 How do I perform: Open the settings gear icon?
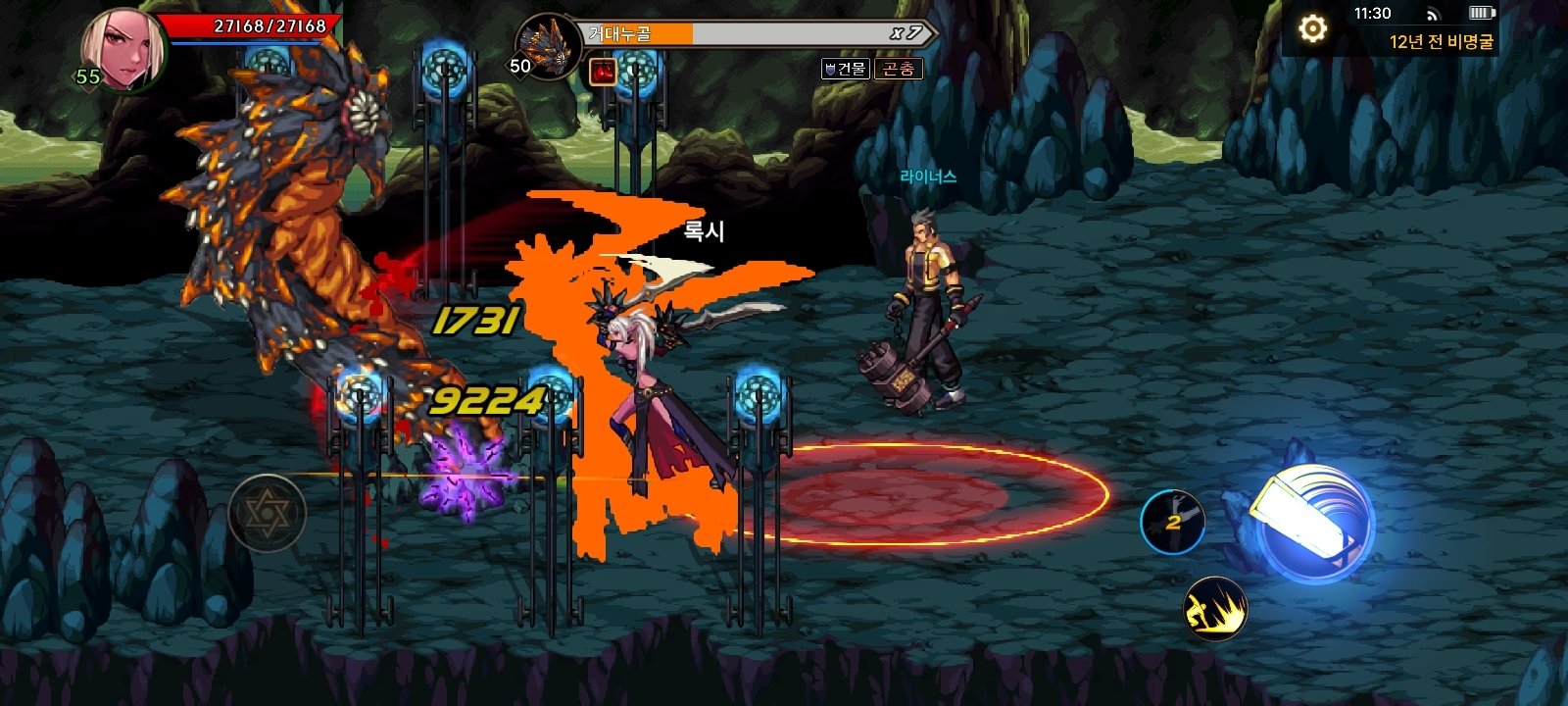(1314, 30)
